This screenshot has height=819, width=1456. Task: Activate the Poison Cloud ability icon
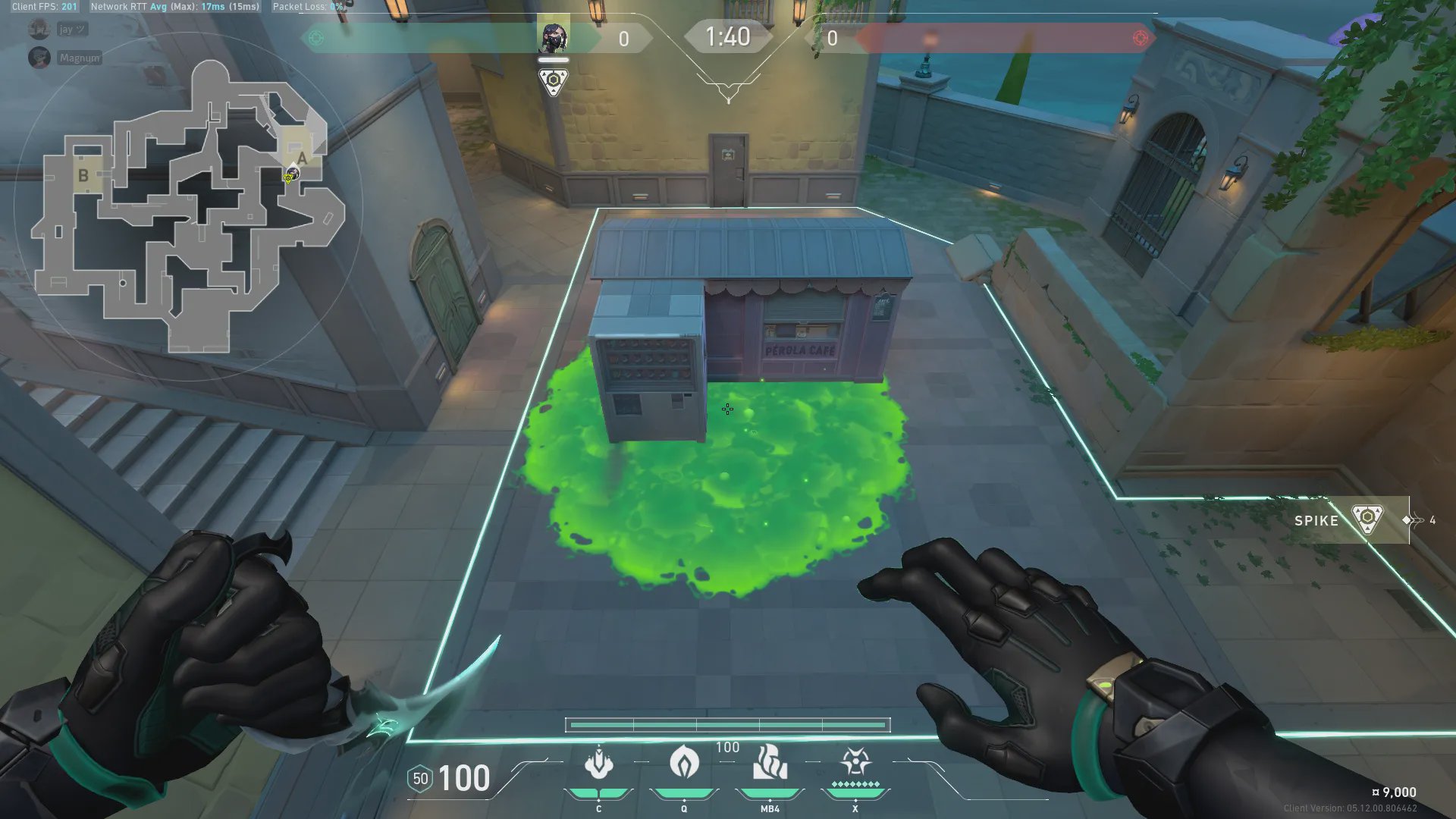(684, 763)
